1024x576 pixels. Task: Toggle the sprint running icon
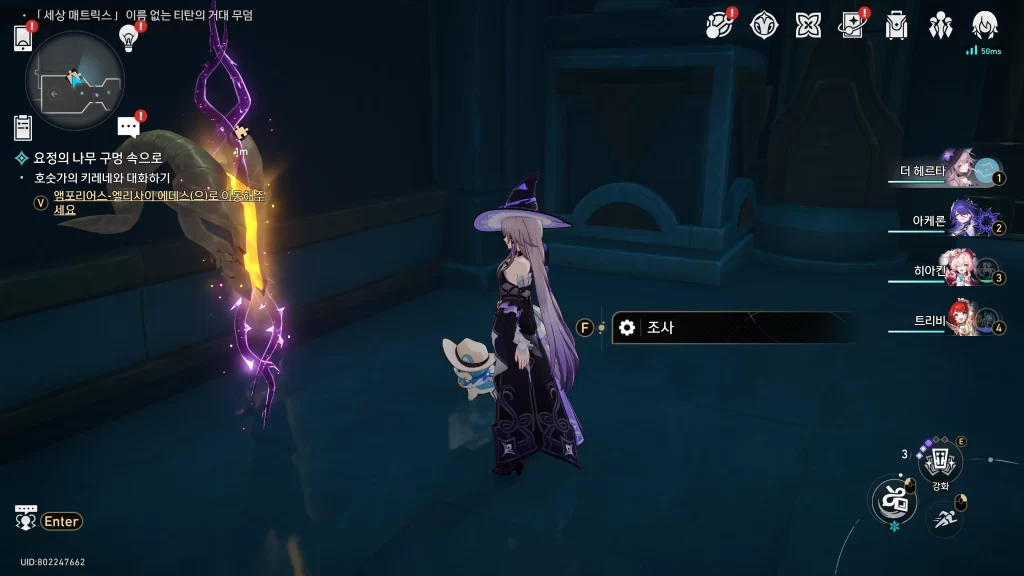pyautogui.click(x=945, y=516)
